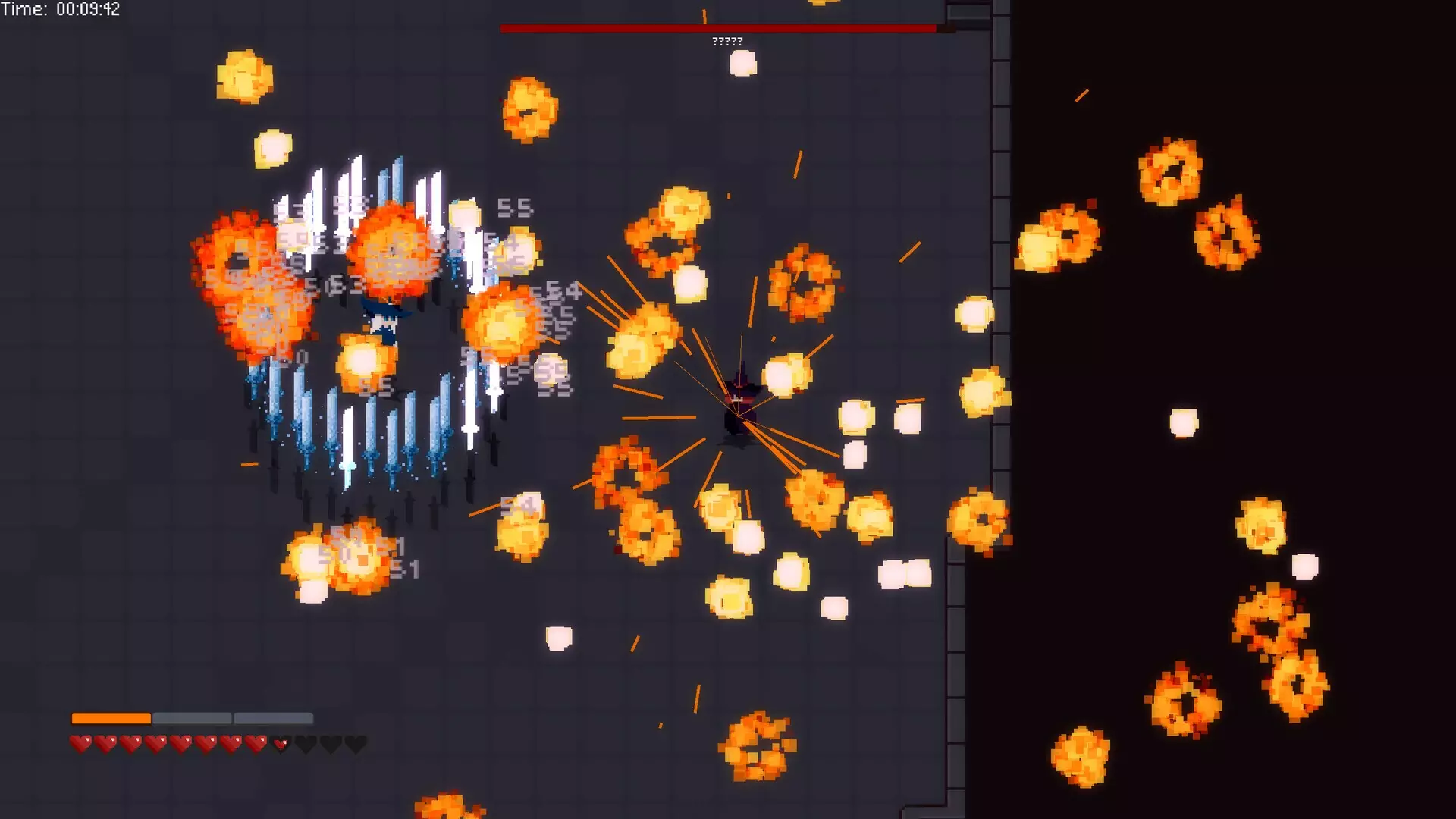Click the 51 damage number at bottom left

[x=407, y=568]
